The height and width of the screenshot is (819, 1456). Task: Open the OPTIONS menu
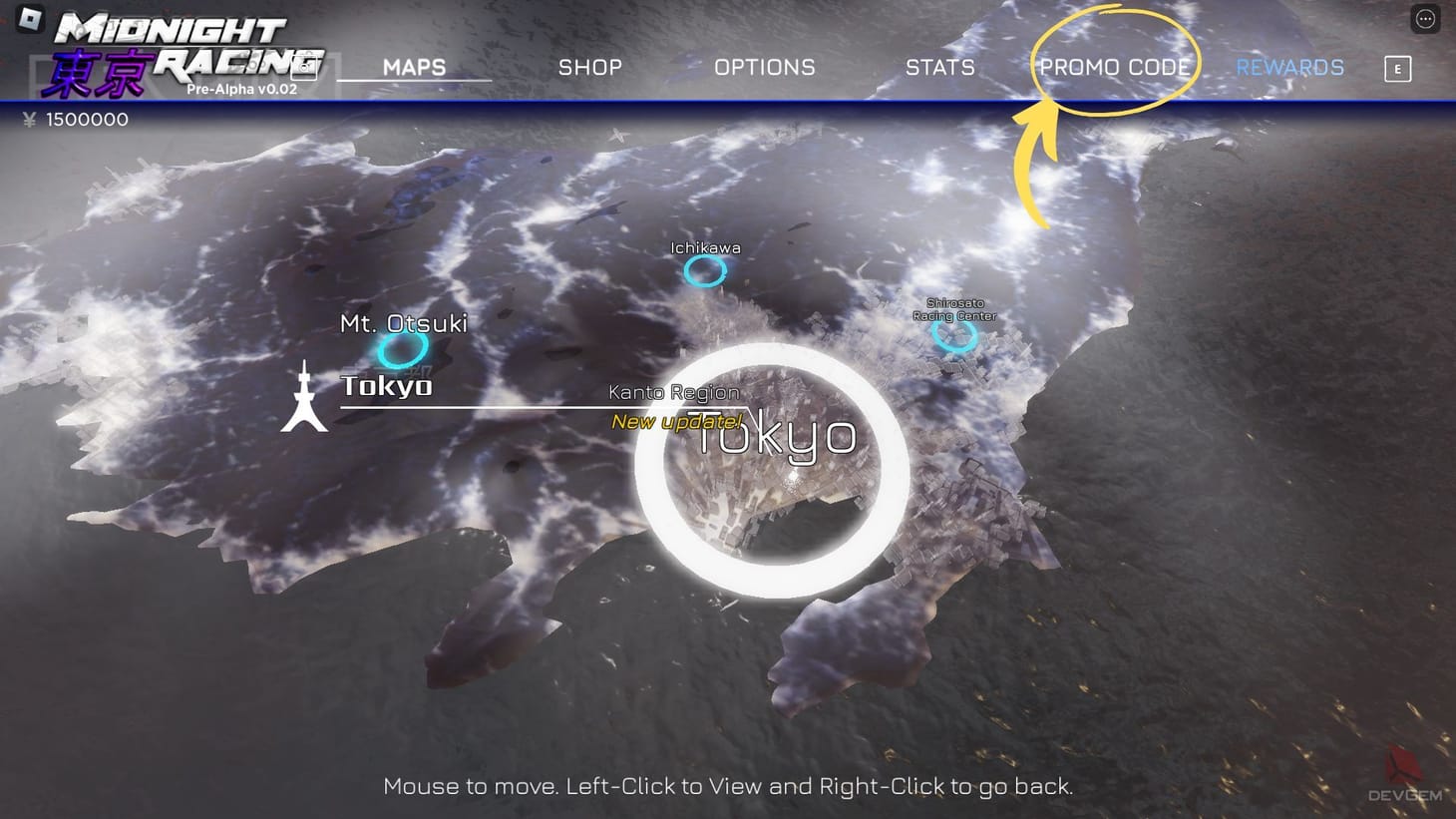(764, 67)
